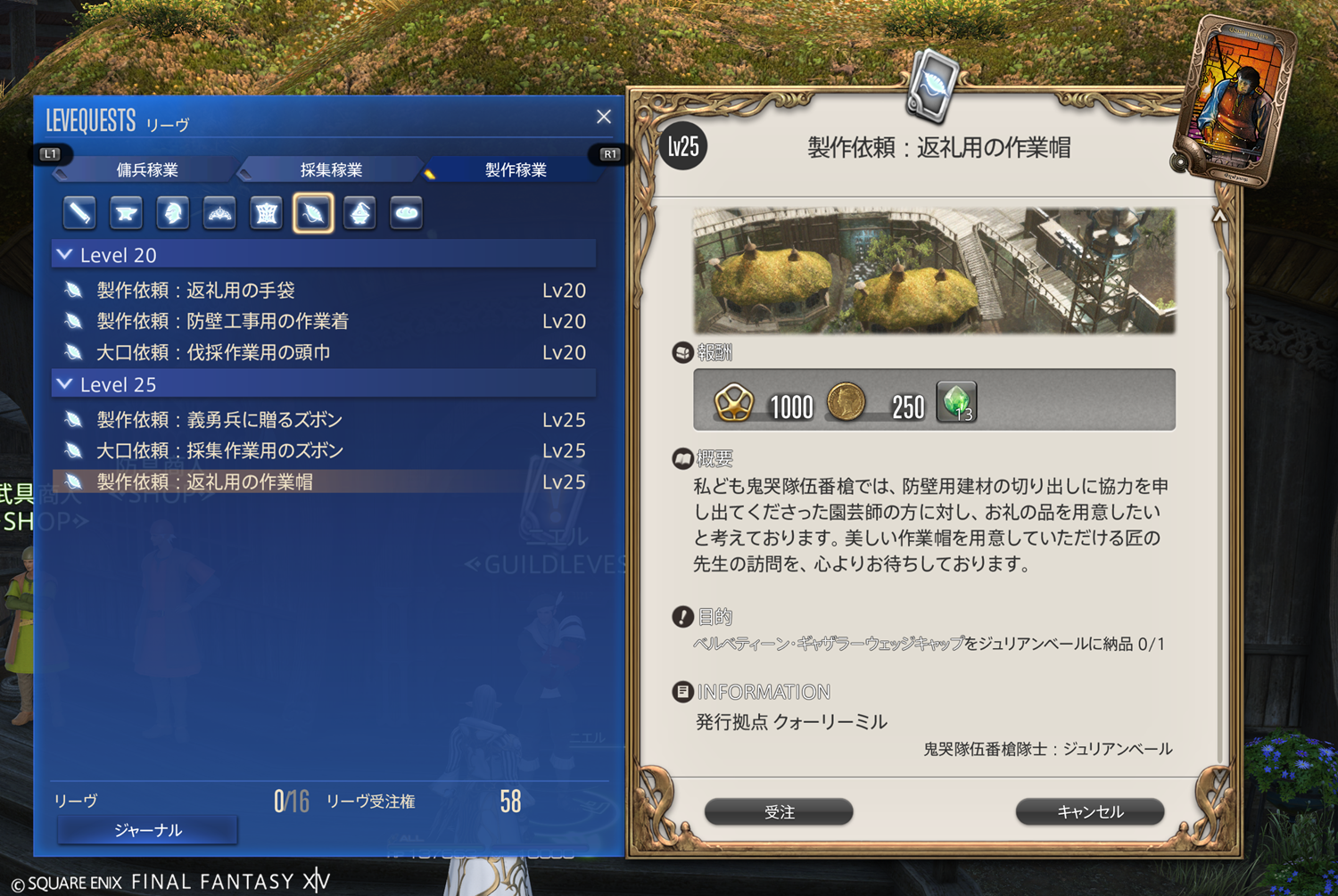Select the 返礼用の手袋 leve
This screenshot has height=896, width=1338.
click(196, 291)
